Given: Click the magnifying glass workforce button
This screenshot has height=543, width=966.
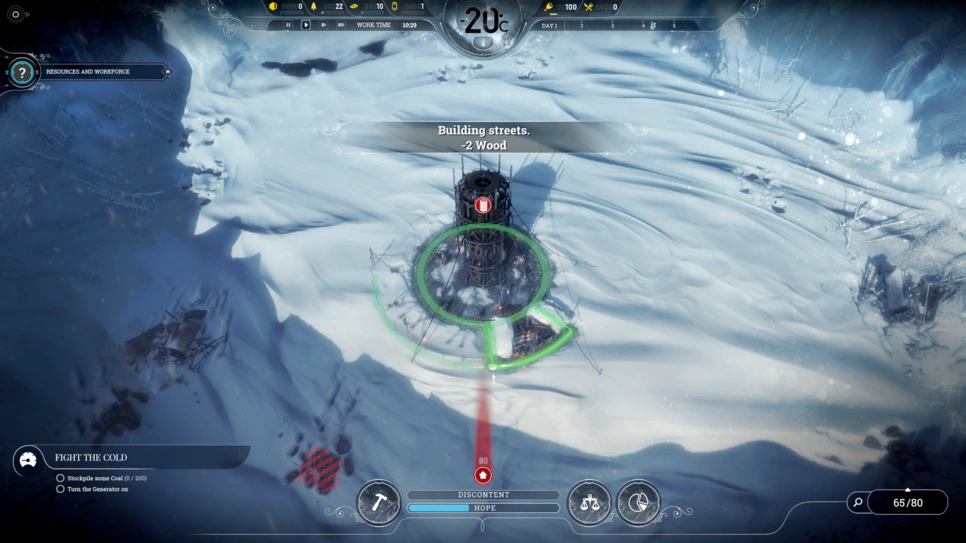Looking at the screenshot, I should 857,502.
